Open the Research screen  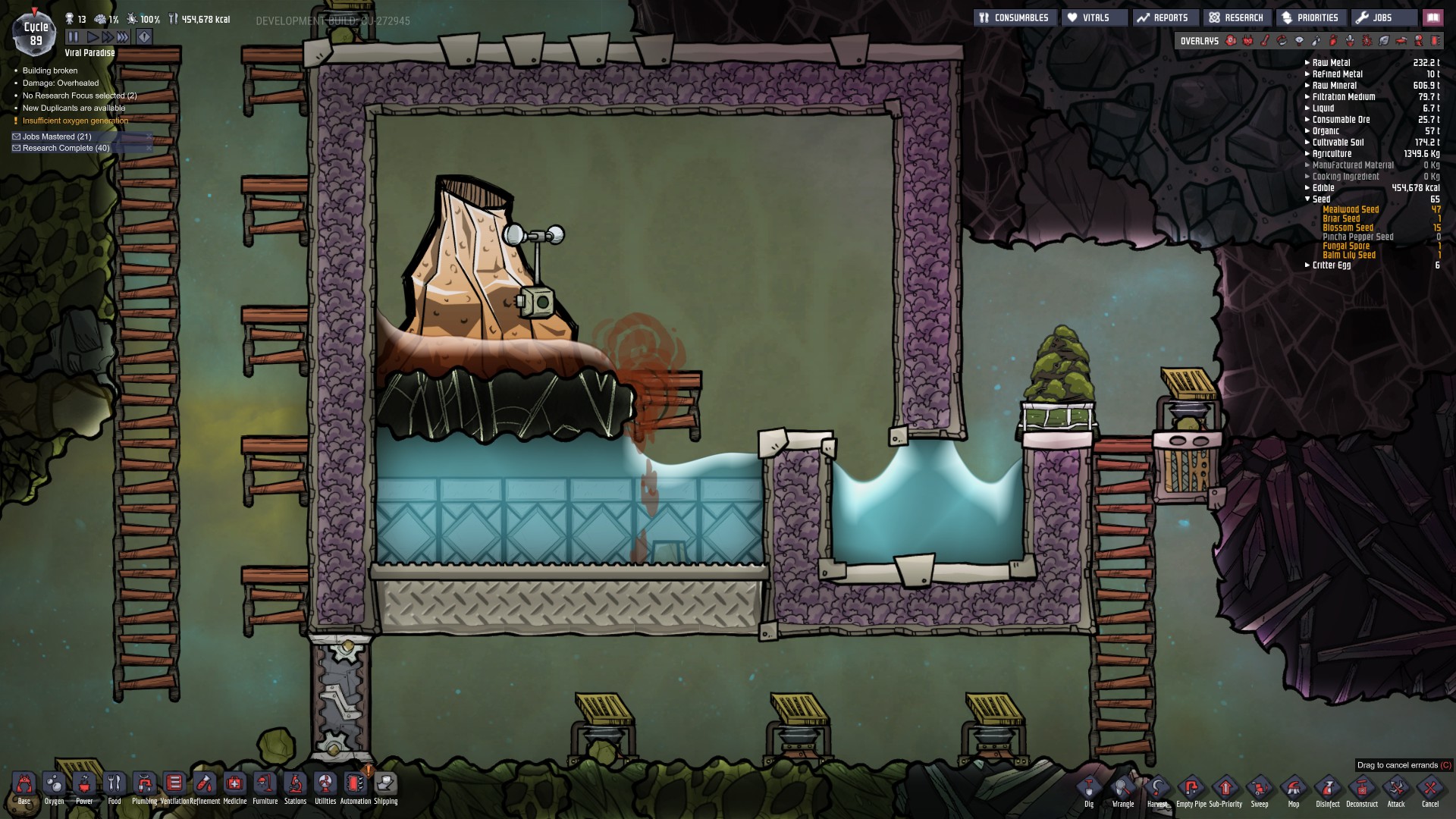[x=1236, y=17]
